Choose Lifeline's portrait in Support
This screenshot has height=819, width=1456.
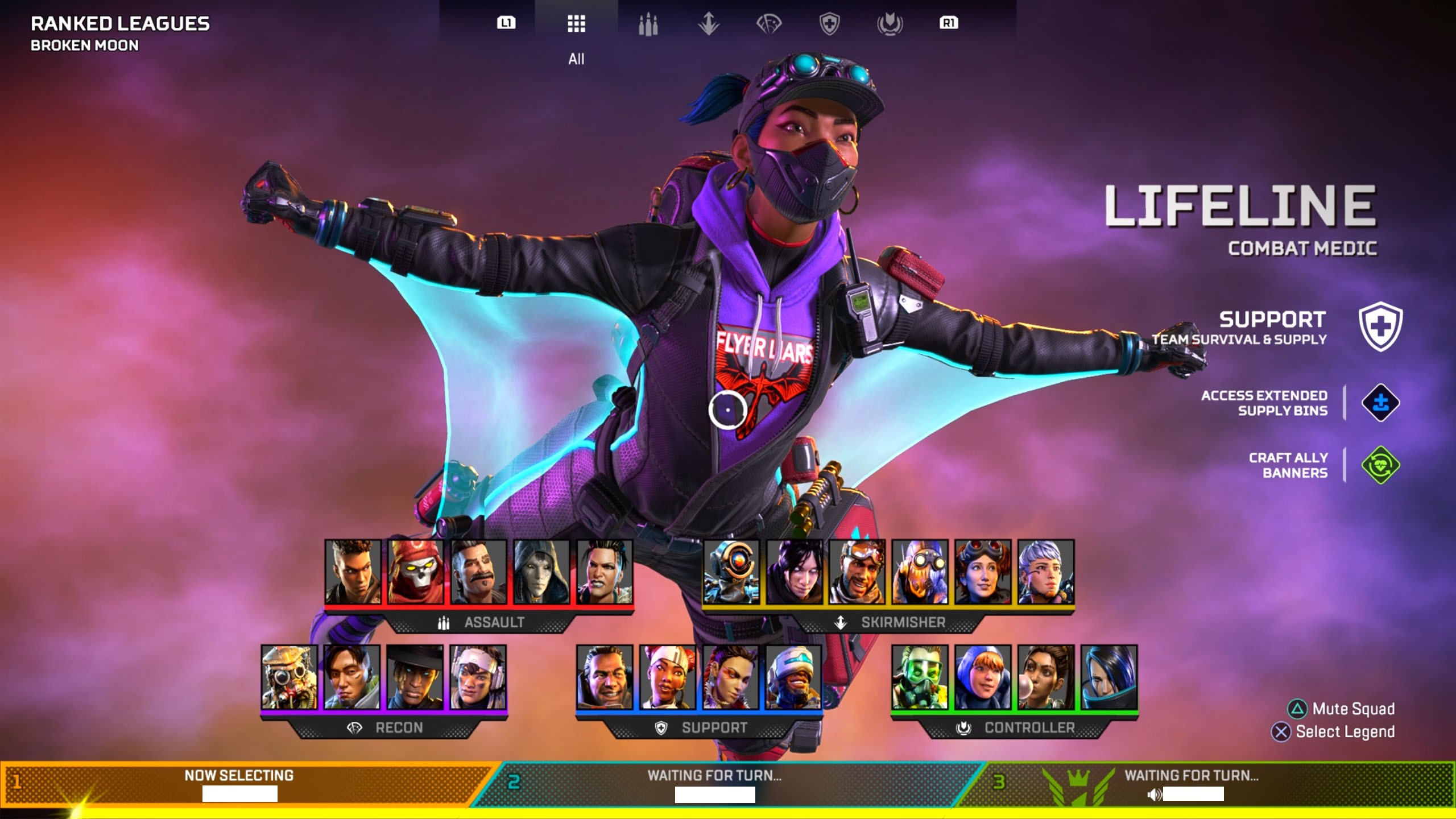pos(668,677)
